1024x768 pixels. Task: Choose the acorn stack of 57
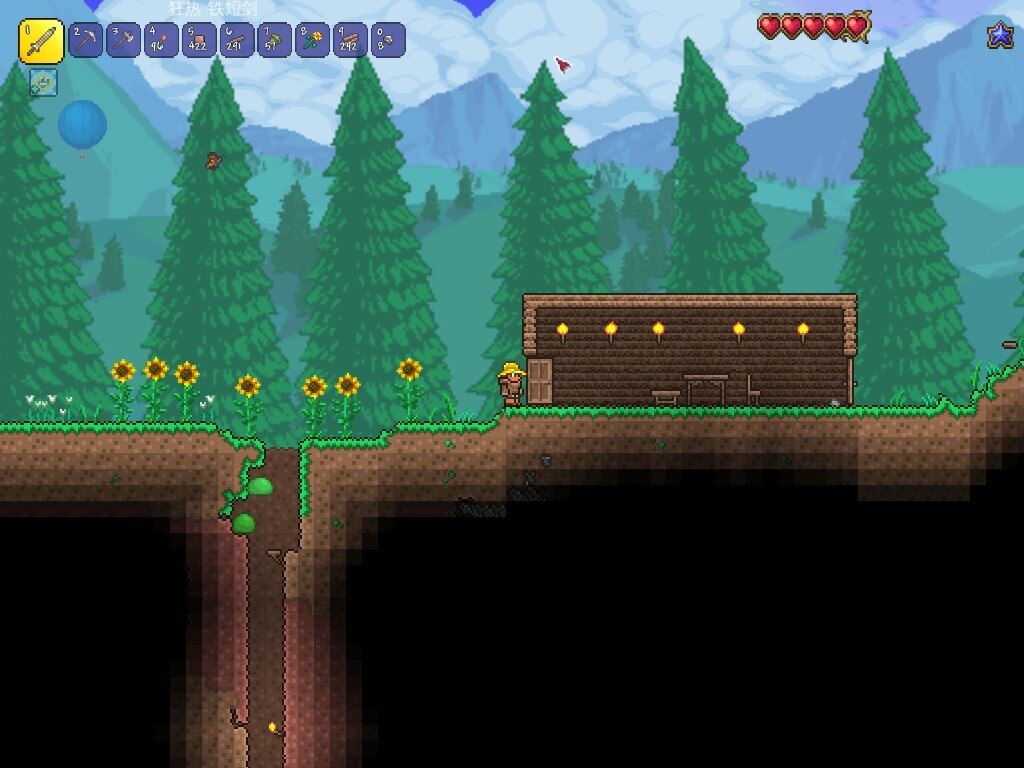click(275, 40)
